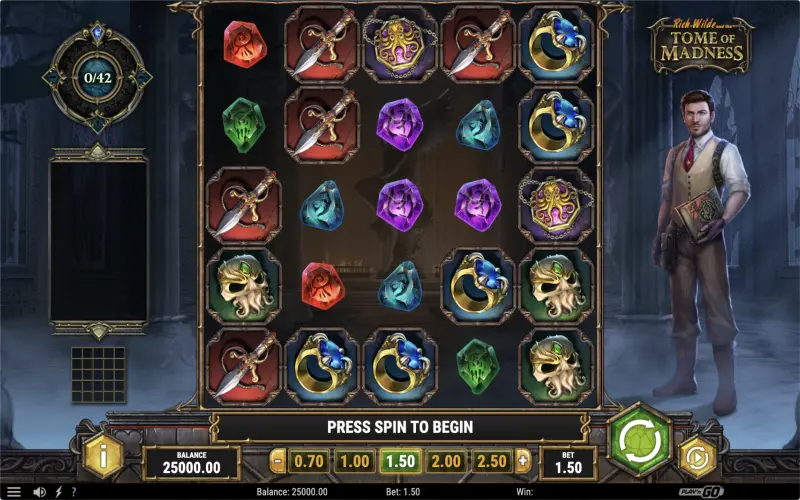Viewport: 800px width, 500px height.
Task: Increase the bet with the plus button
Action: point(522,462)
